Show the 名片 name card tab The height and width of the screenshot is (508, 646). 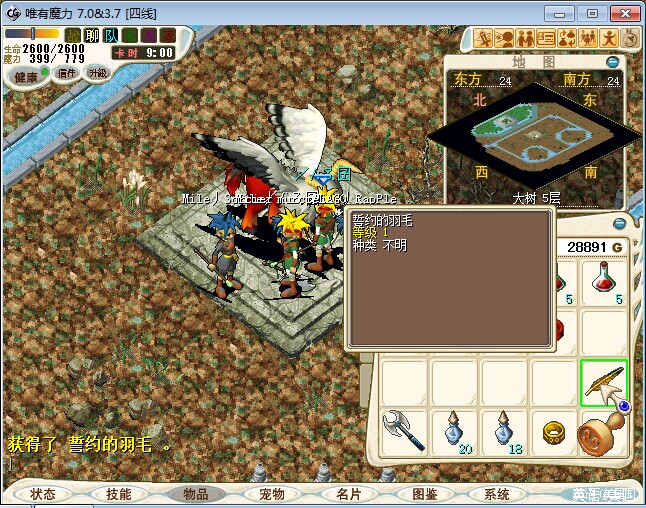[x=348, y=494]
